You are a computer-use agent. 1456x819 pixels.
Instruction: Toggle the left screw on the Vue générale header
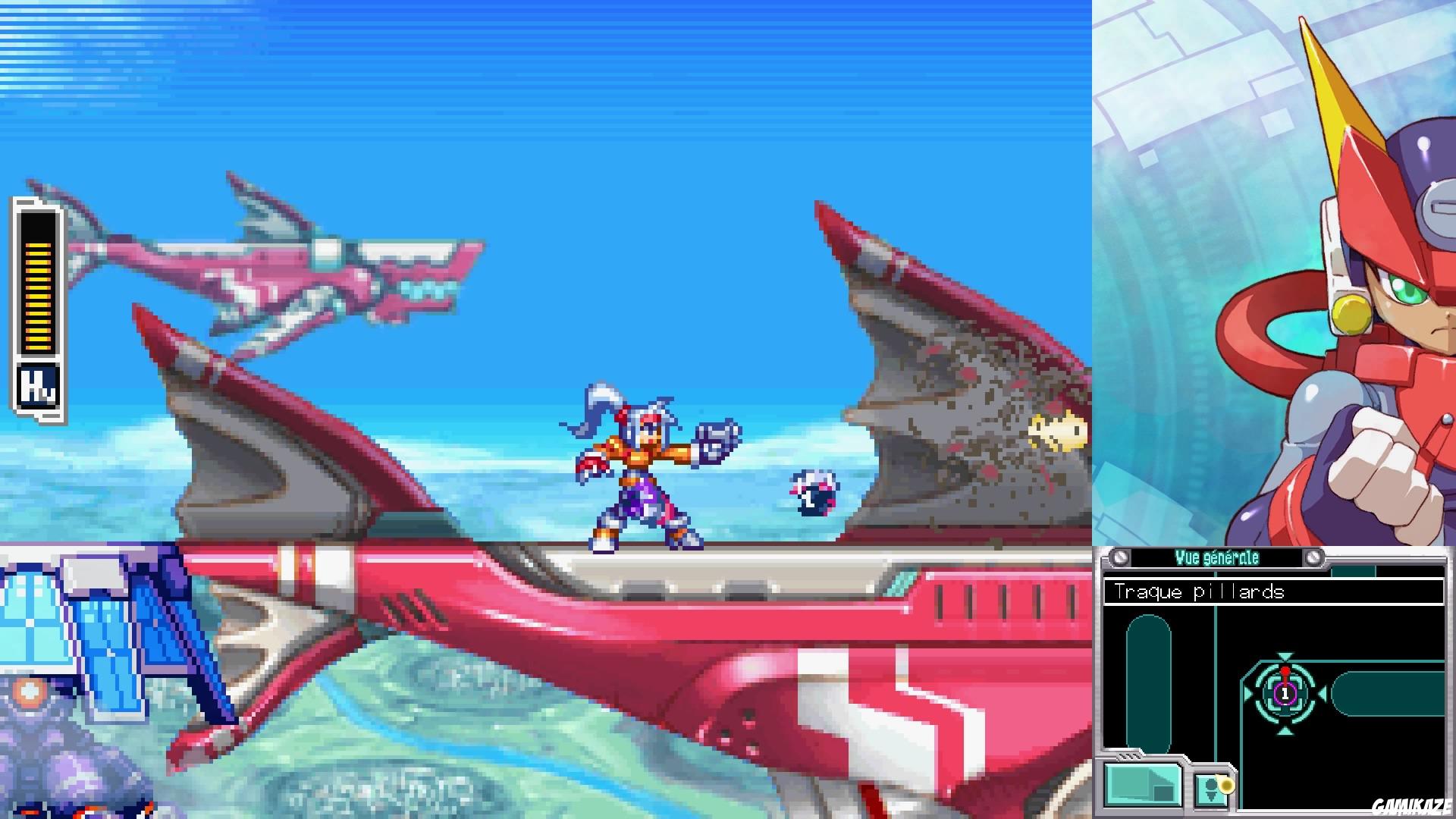(1120, 557)
